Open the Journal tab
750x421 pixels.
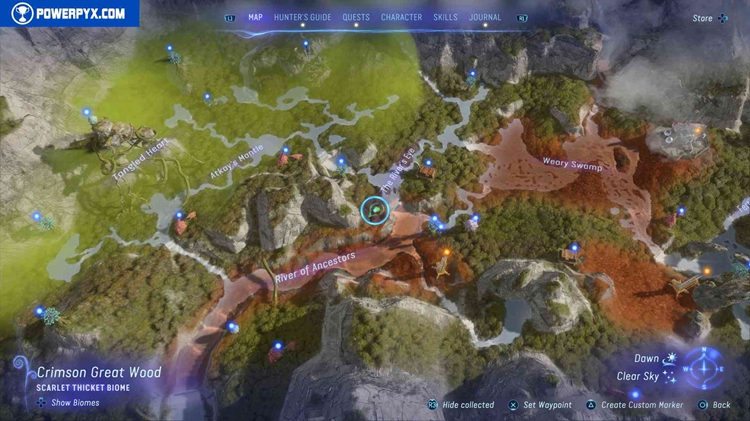pyautogui.click(x=486, y=17)
